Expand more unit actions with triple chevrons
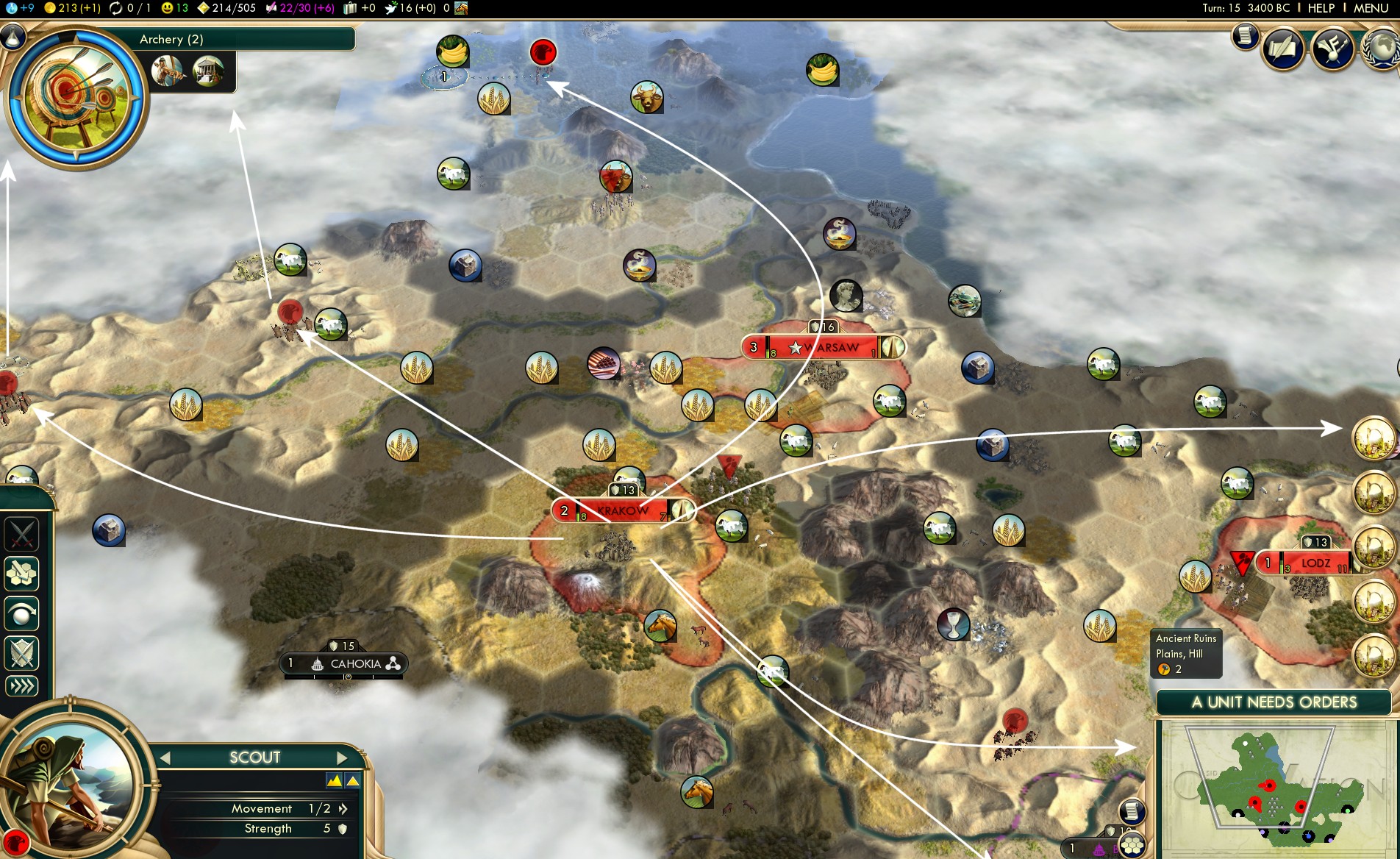Screen dimensions: 1400x859 pyautogui.click(x=21, y=686)
